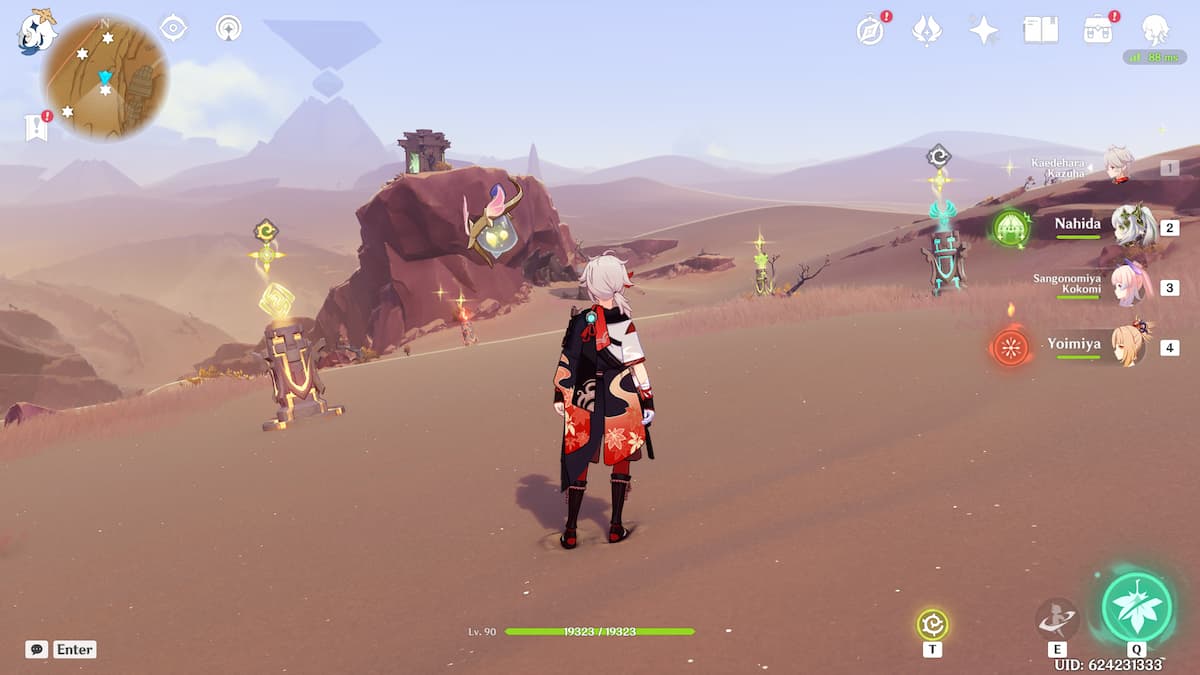Click the eye-shaped icon beside the minimap
1200x675 pixels.
click(x=173, y=28)
